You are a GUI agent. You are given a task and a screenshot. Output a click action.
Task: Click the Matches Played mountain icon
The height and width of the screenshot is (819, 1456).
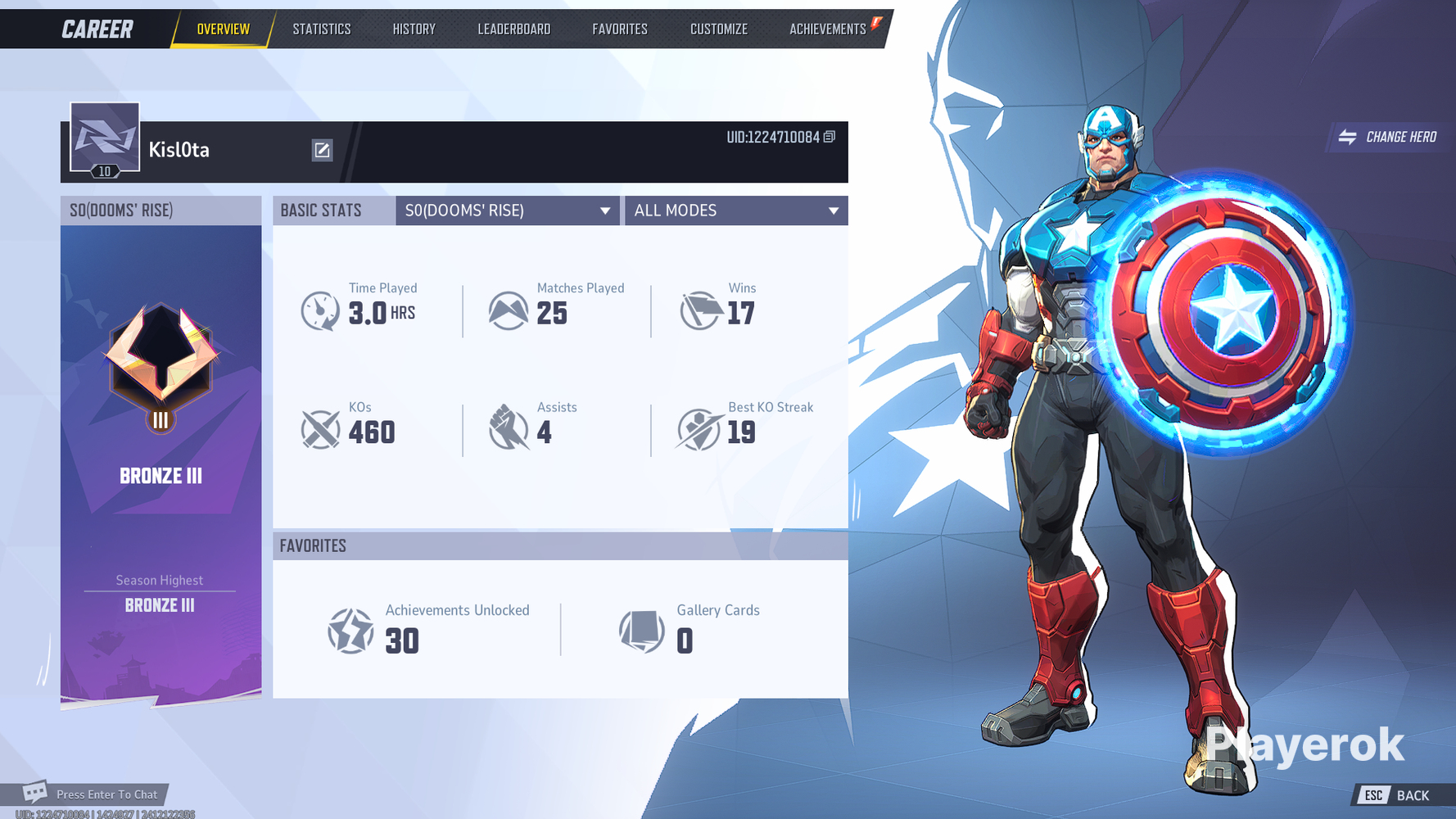(x=509, y=310)
